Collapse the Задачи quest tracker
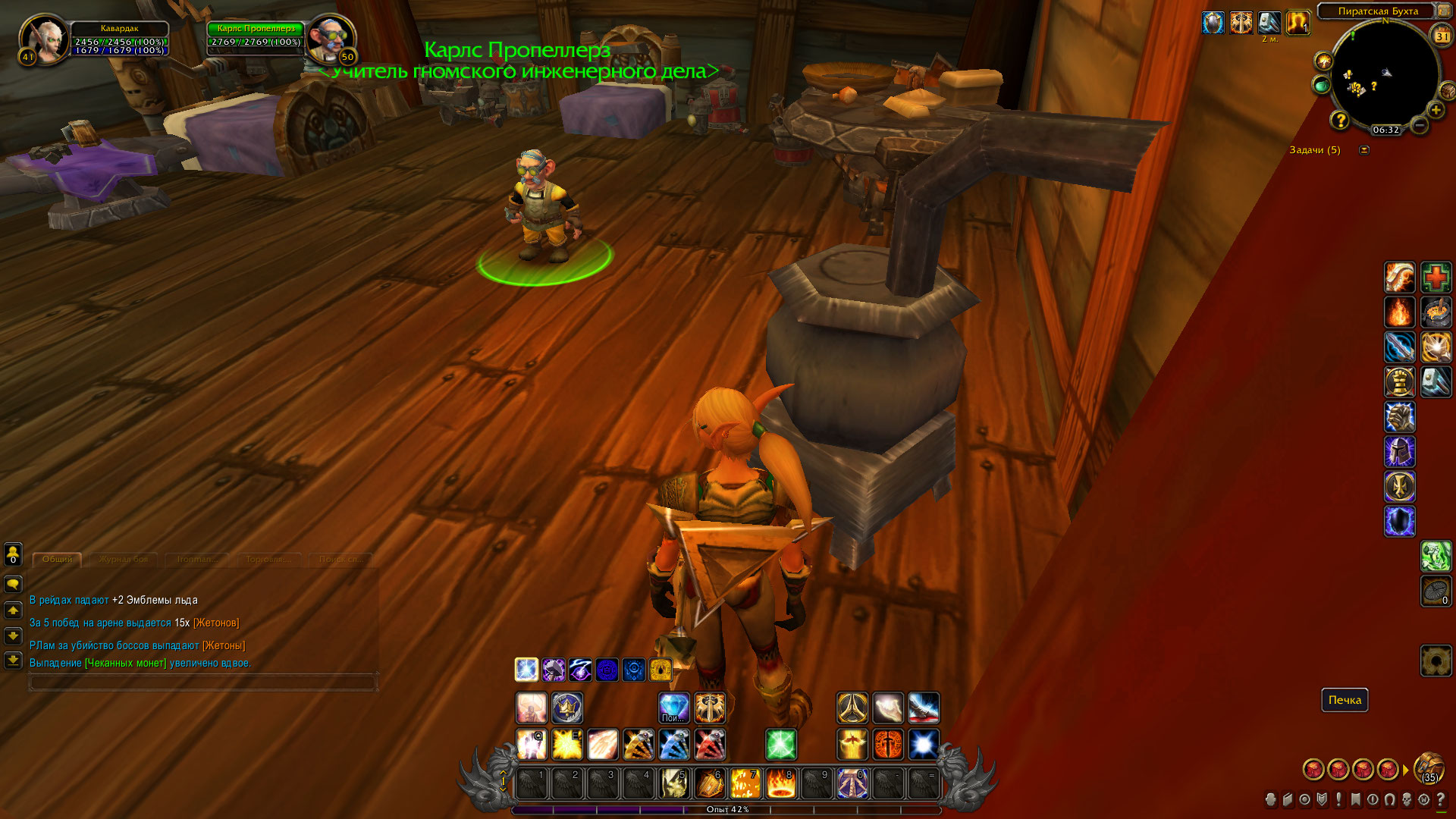The image size is (1456, 819). tap(1364, 150)
